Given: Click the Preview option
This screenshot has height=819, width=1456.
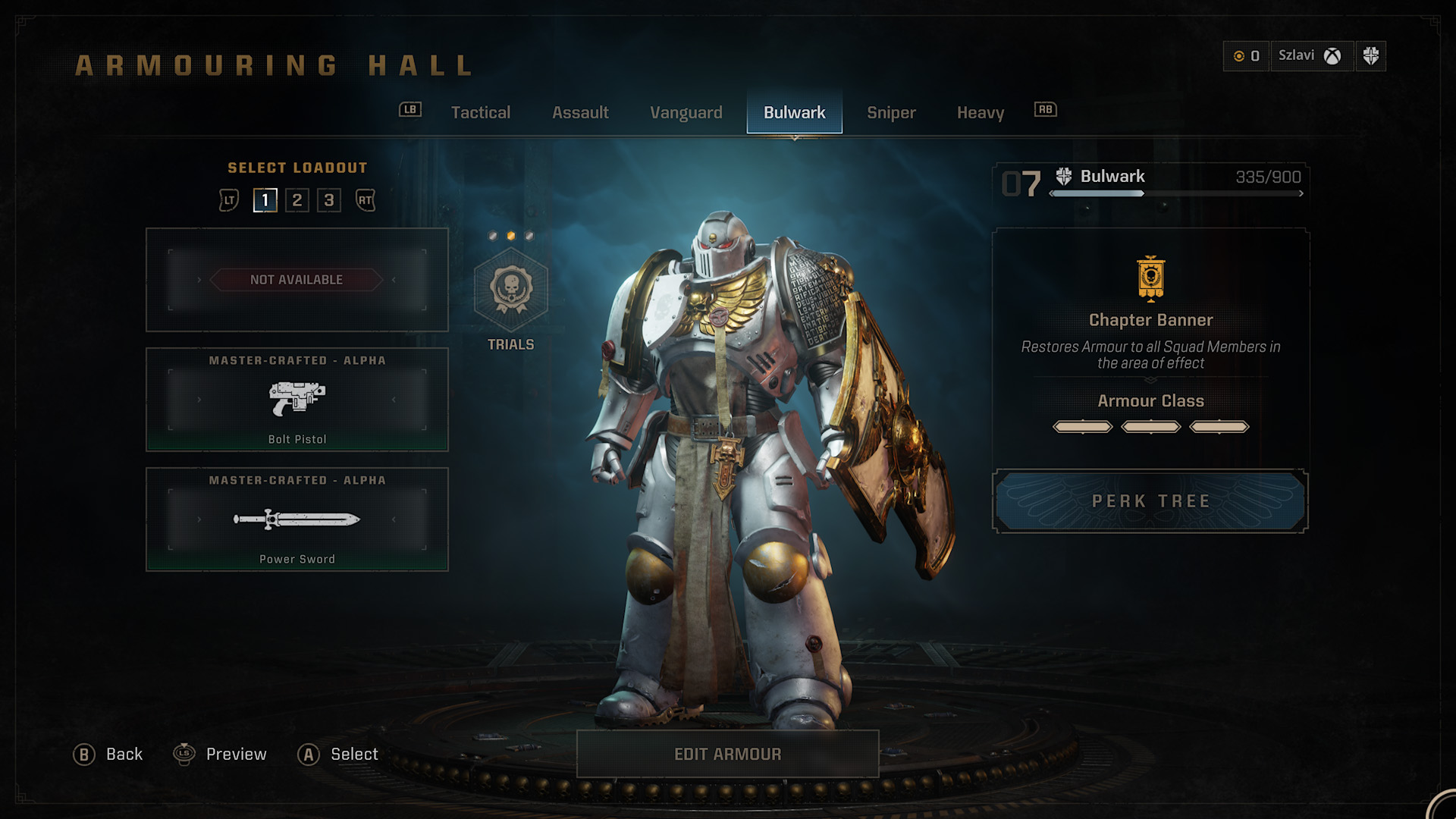Looking at the screenshot, I should [221, 755].
